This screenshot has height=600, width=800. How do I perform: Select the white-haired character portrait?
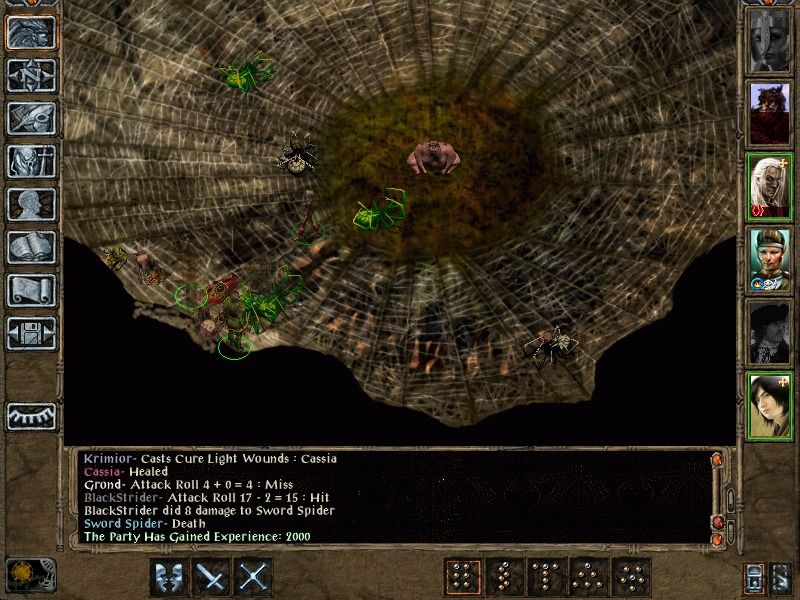(x=770, y=186)
